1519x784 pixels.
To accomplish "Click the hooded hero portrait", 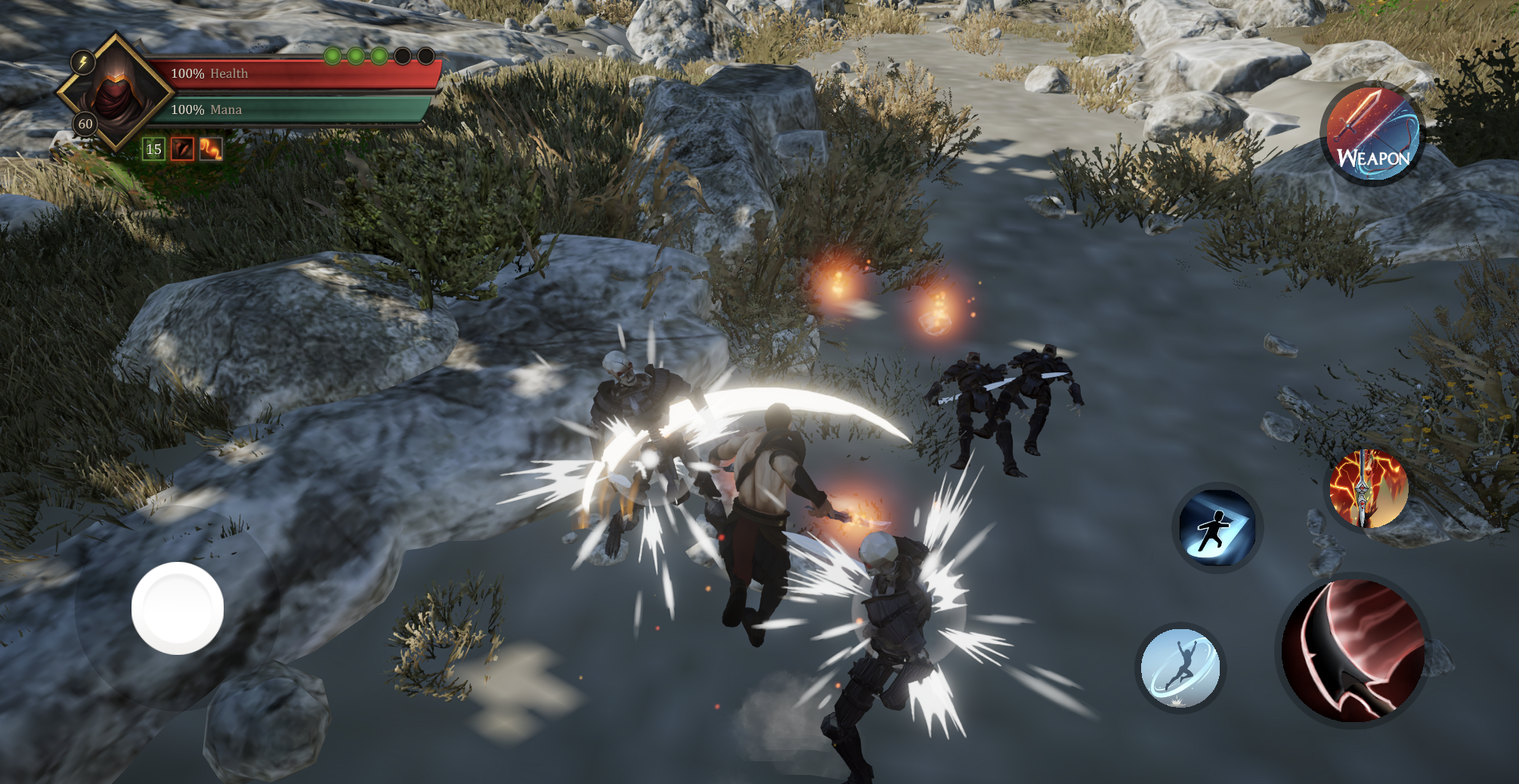I will point(116,91).
